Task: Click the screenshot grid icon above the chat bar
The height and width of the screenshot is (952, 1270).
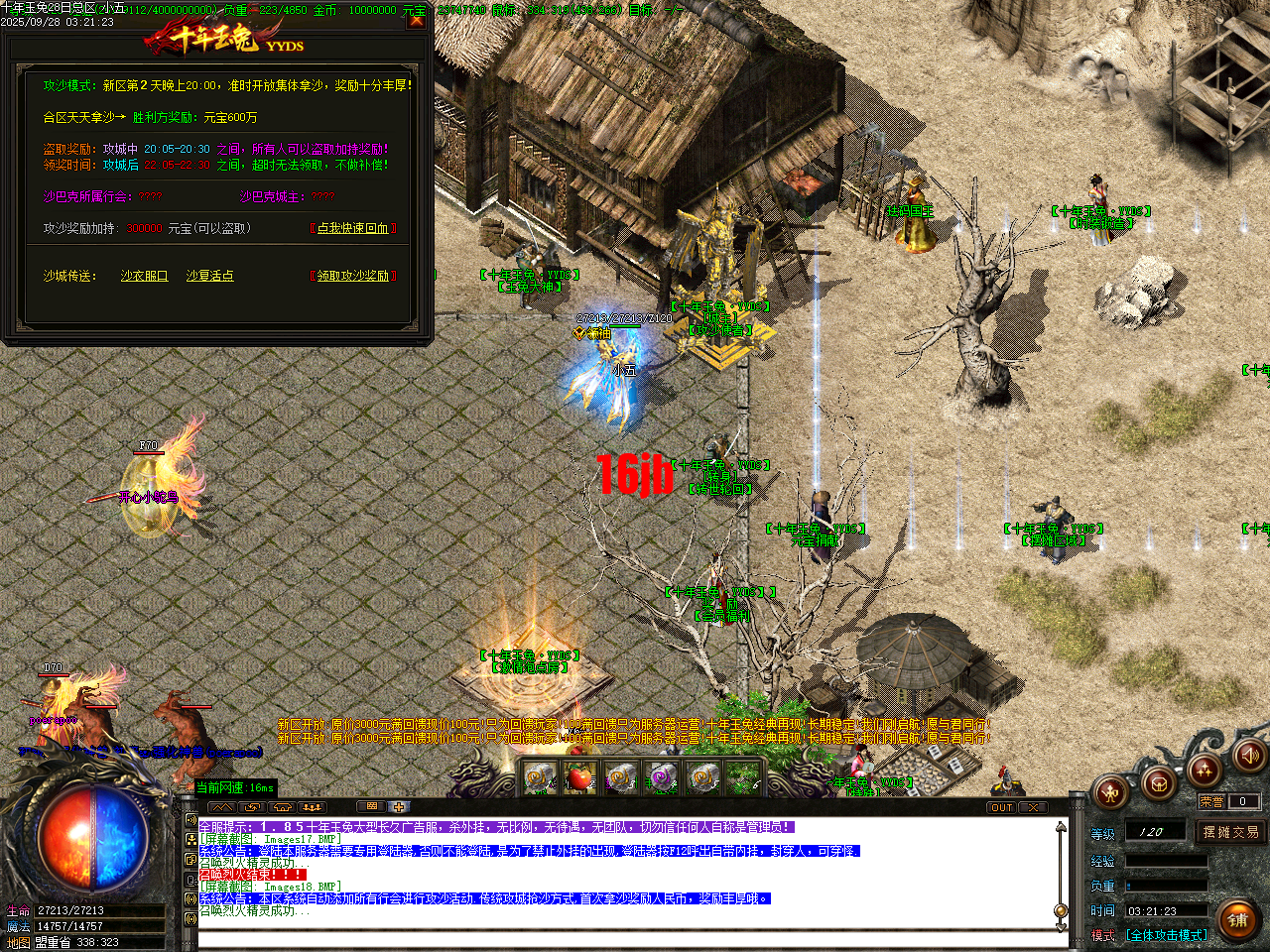Action: (371, 806)
